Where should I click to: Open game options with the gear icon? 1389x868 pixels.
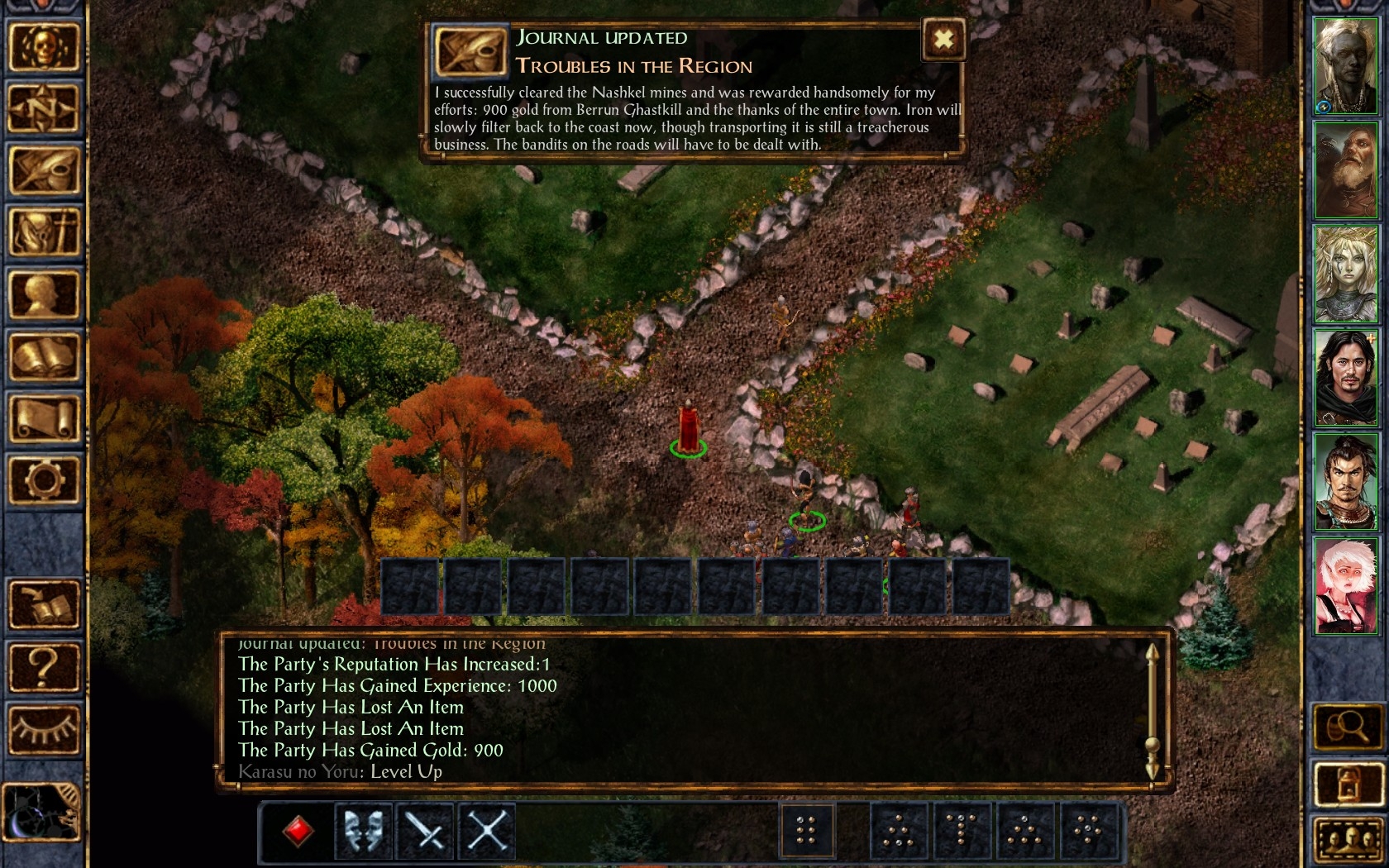click(x=44, y=480)
